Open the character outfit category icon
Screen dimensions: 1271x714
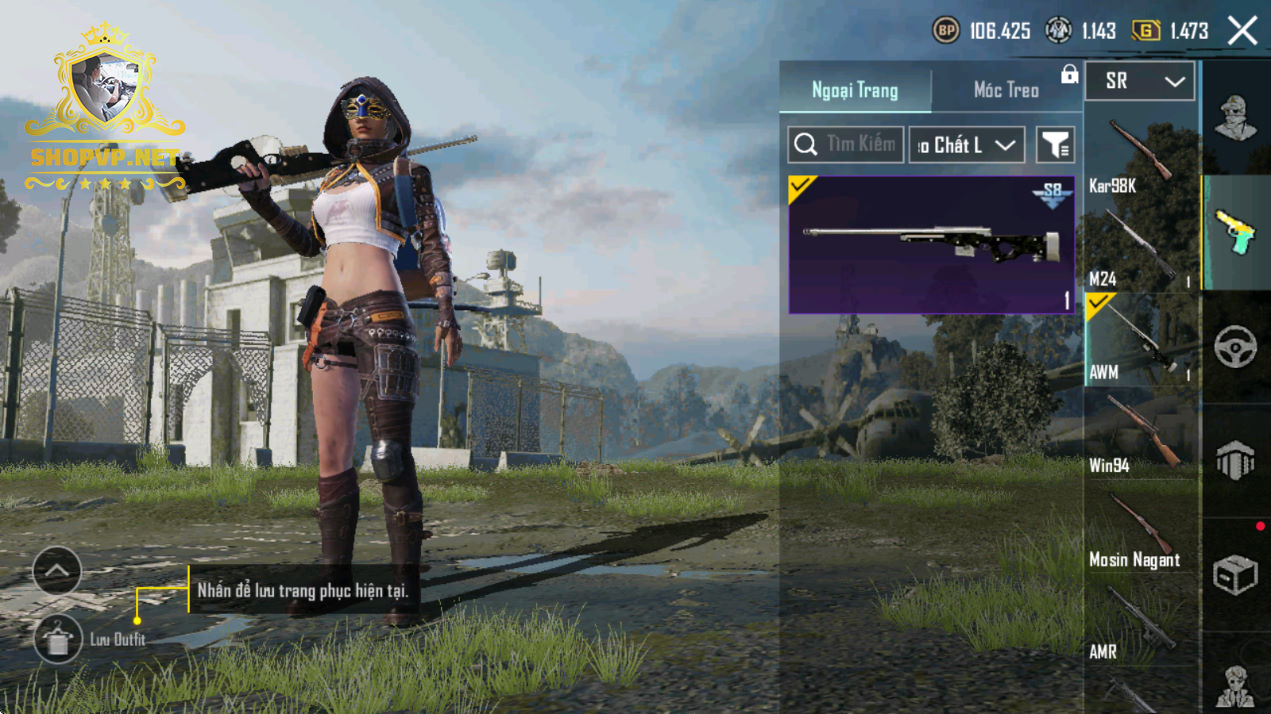(x=1236, y=117)
